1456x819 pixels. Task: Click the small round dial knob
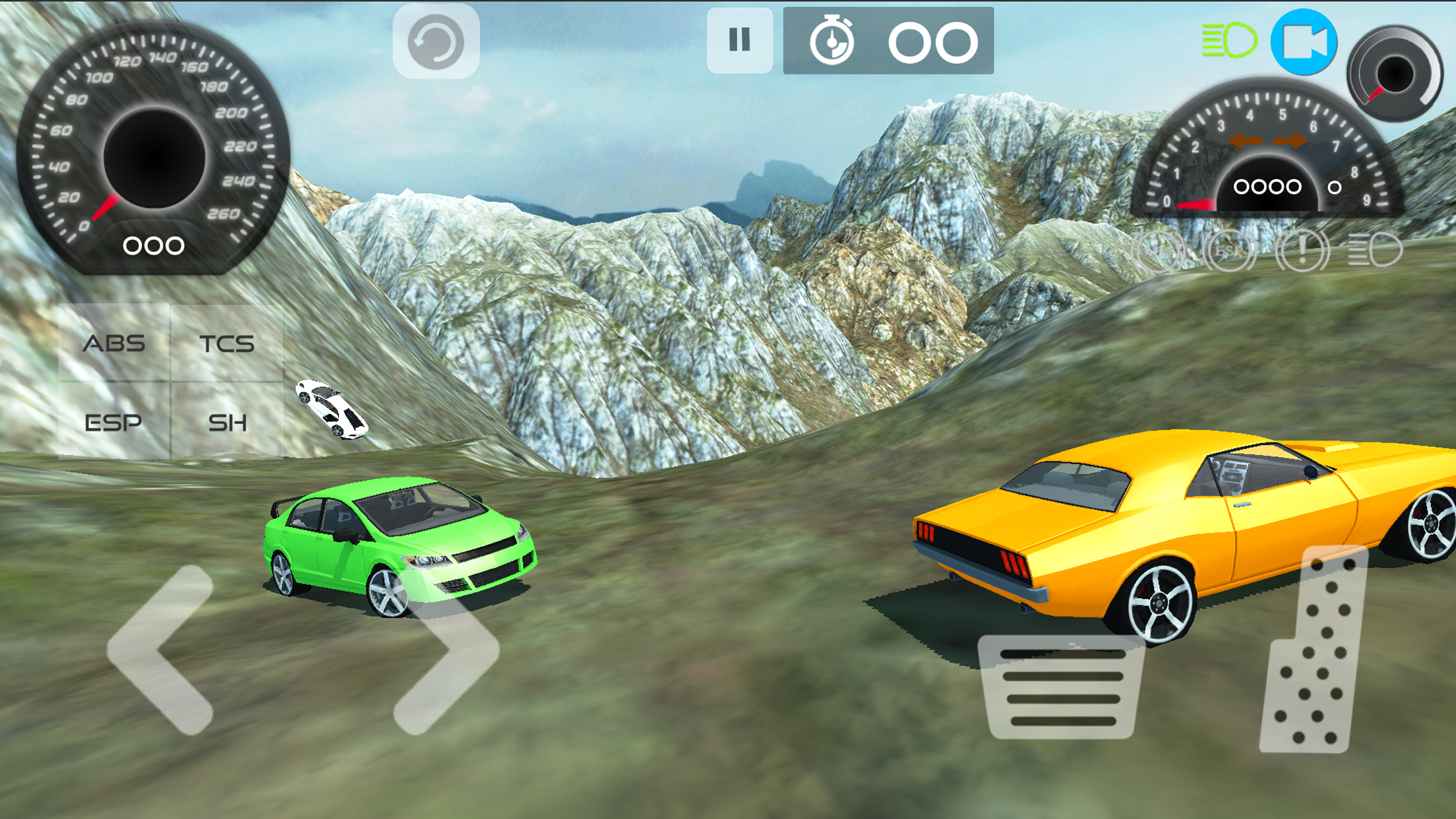pyautogui.click(x=1394, y=73)
